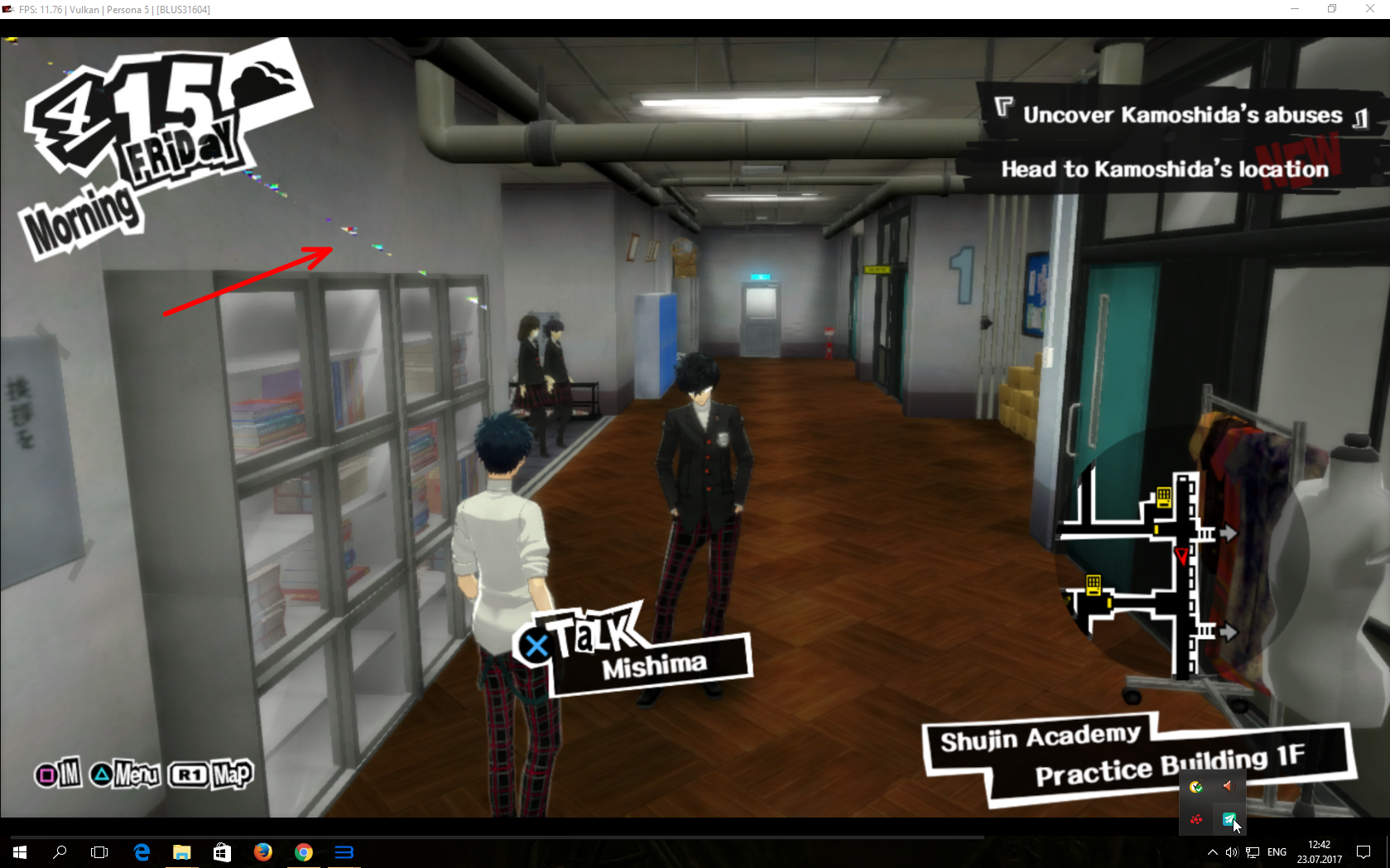1390x868 pixels.
Task: Open Chrome from the taskbar
Action: (x=304, y=852)
